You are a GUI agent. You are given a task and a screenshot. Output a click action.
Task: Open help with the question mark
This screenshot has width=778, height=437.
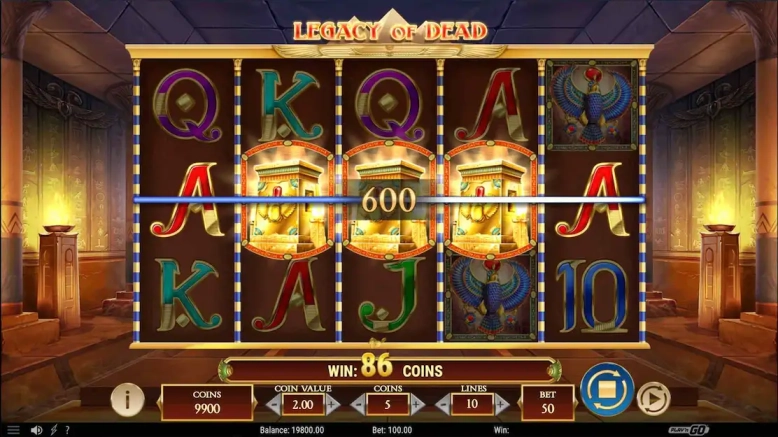[66, 430]
